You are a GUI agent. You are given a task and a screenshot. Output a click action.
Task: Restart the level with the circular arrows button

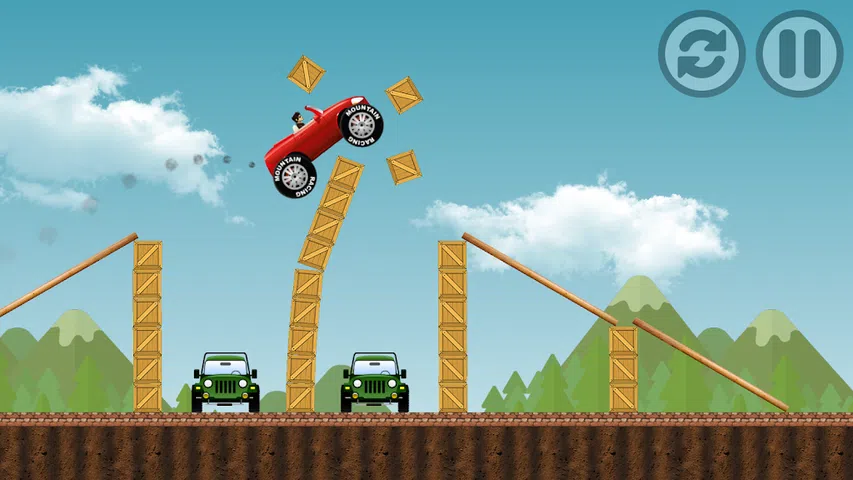click(701, 53)
